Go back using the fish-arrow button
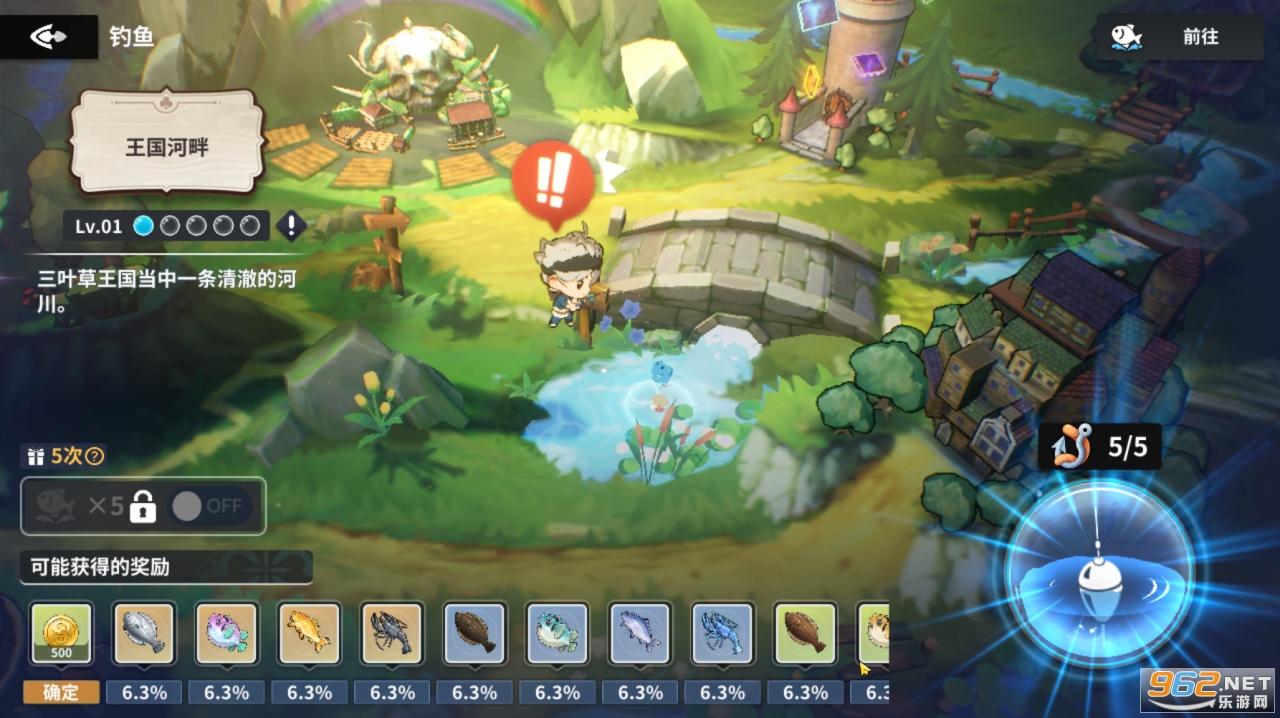Image resolution: width=1280 pixels, height=718 pixels. point(48,37)
